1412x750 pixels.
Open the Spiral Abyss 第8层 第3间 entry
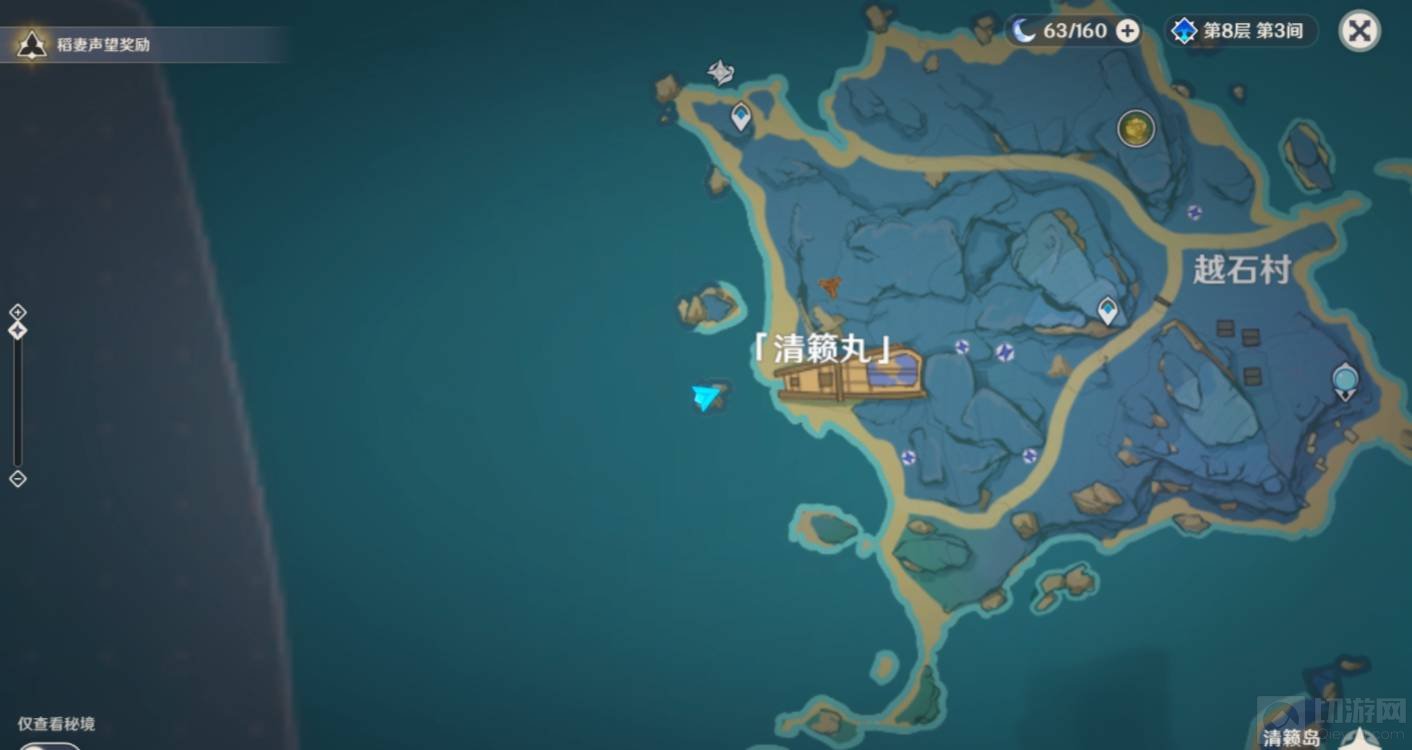[1240, 31]
